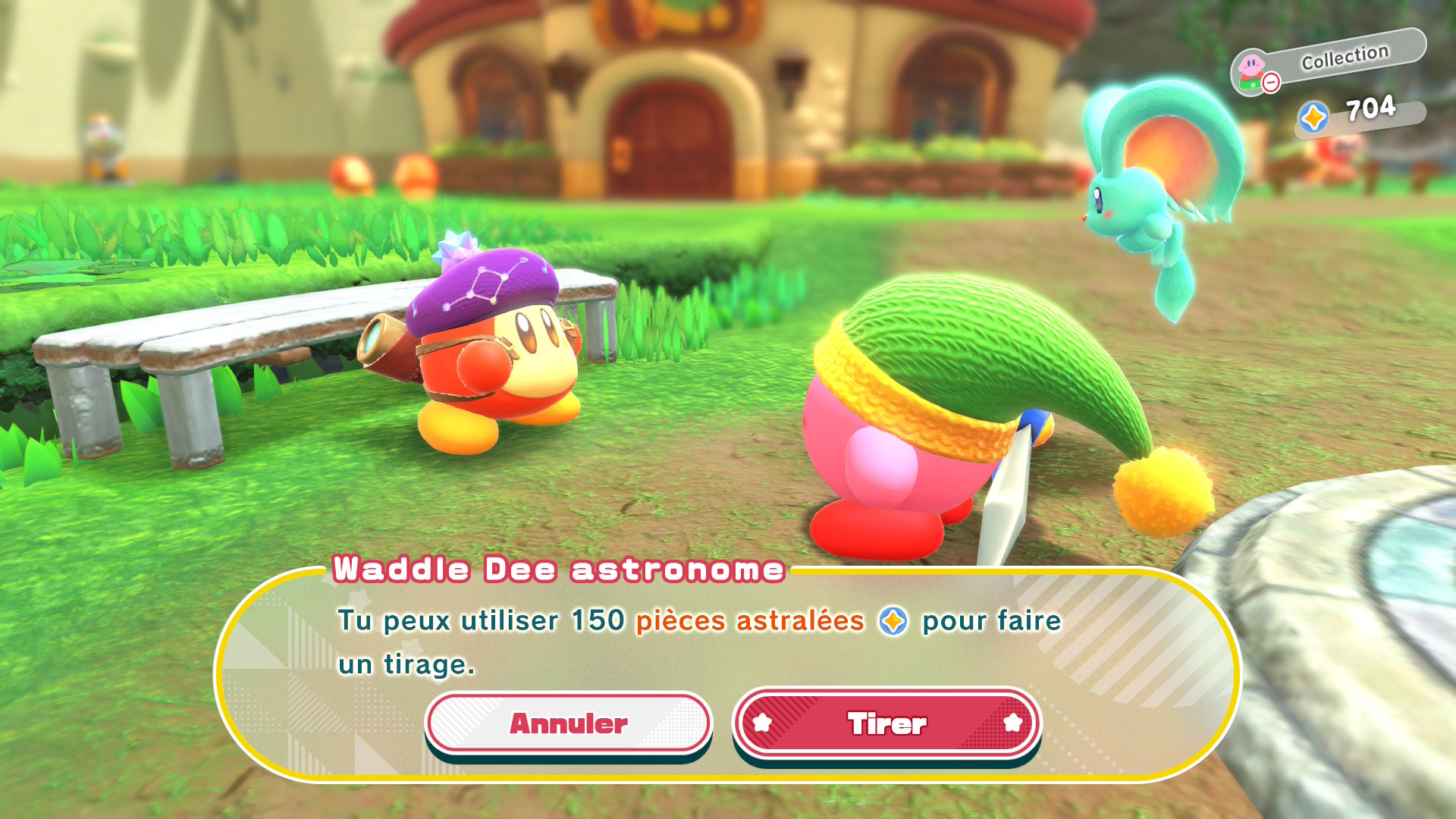Confirm the draw with Tirer

(886, 723)
